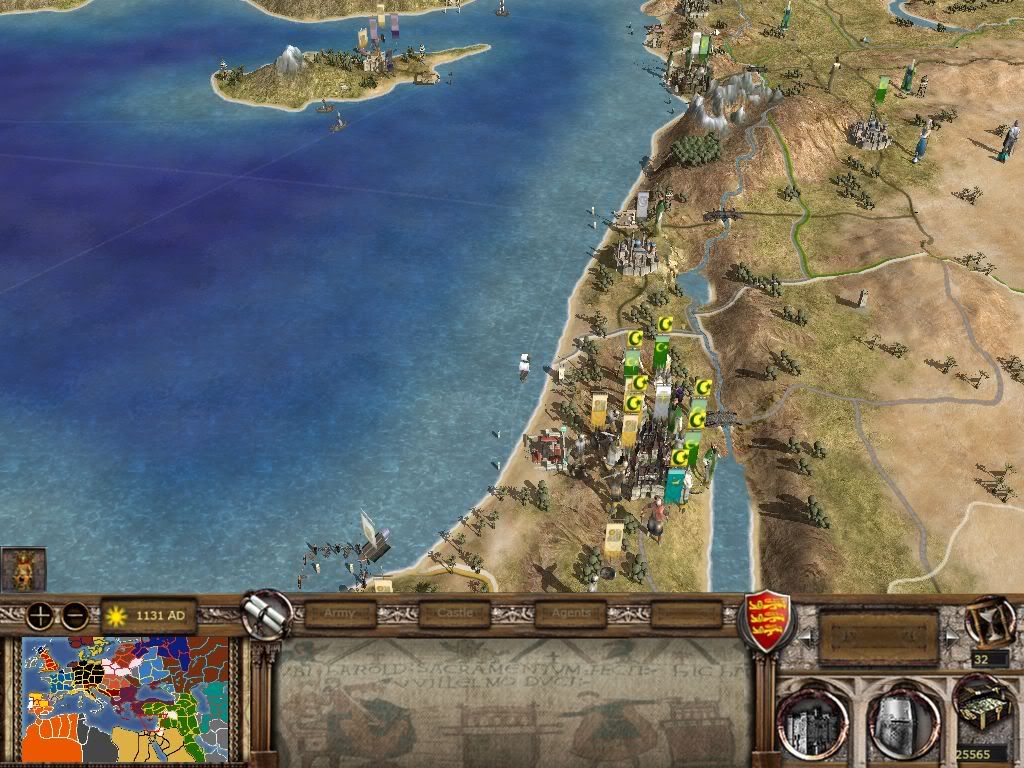Switch to the Castle tab
The image size is (1024, 768).
click(x=455, y=613)
